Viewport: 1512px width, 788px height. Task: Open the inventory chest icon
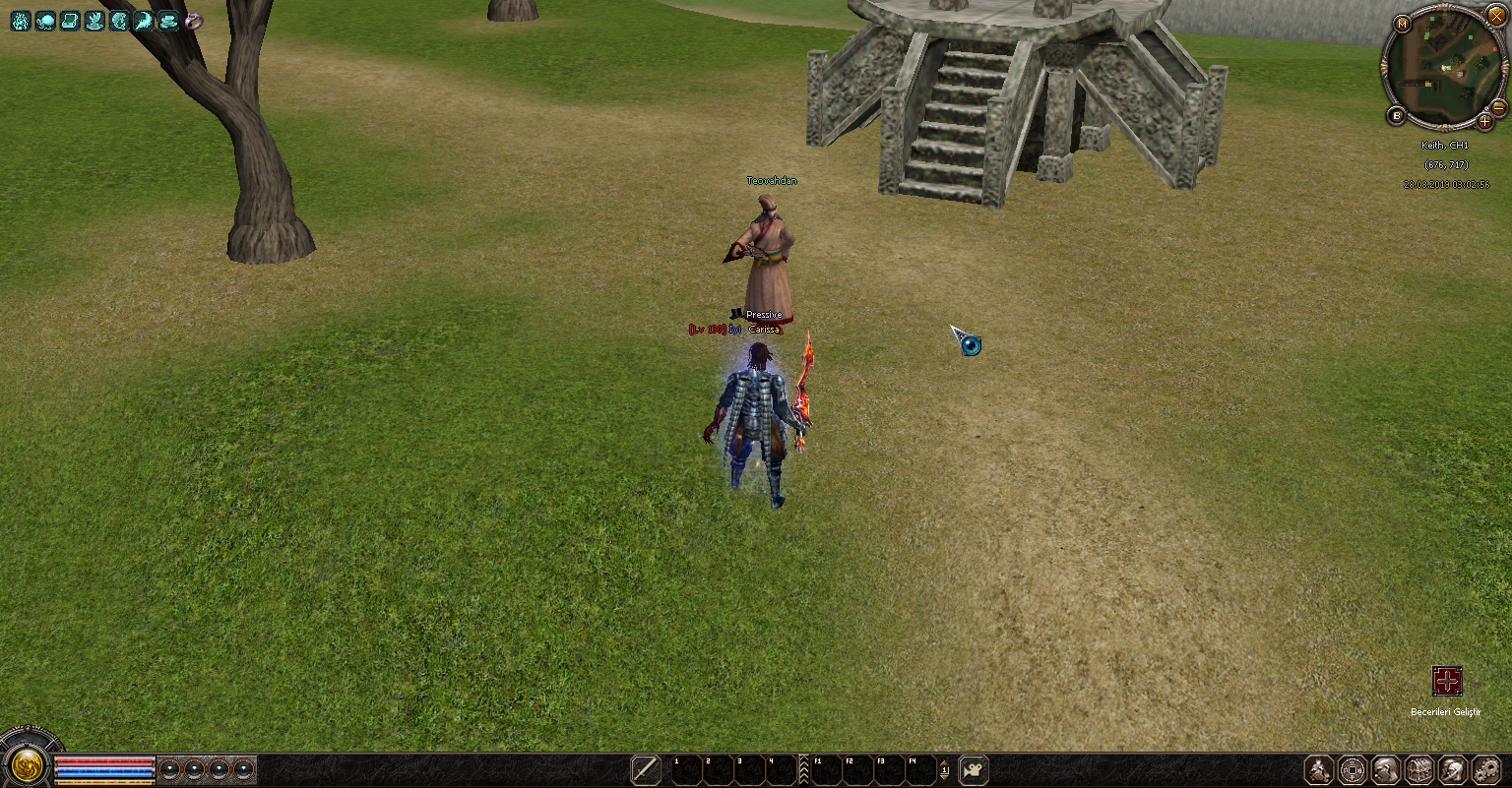click(1418, 769)
